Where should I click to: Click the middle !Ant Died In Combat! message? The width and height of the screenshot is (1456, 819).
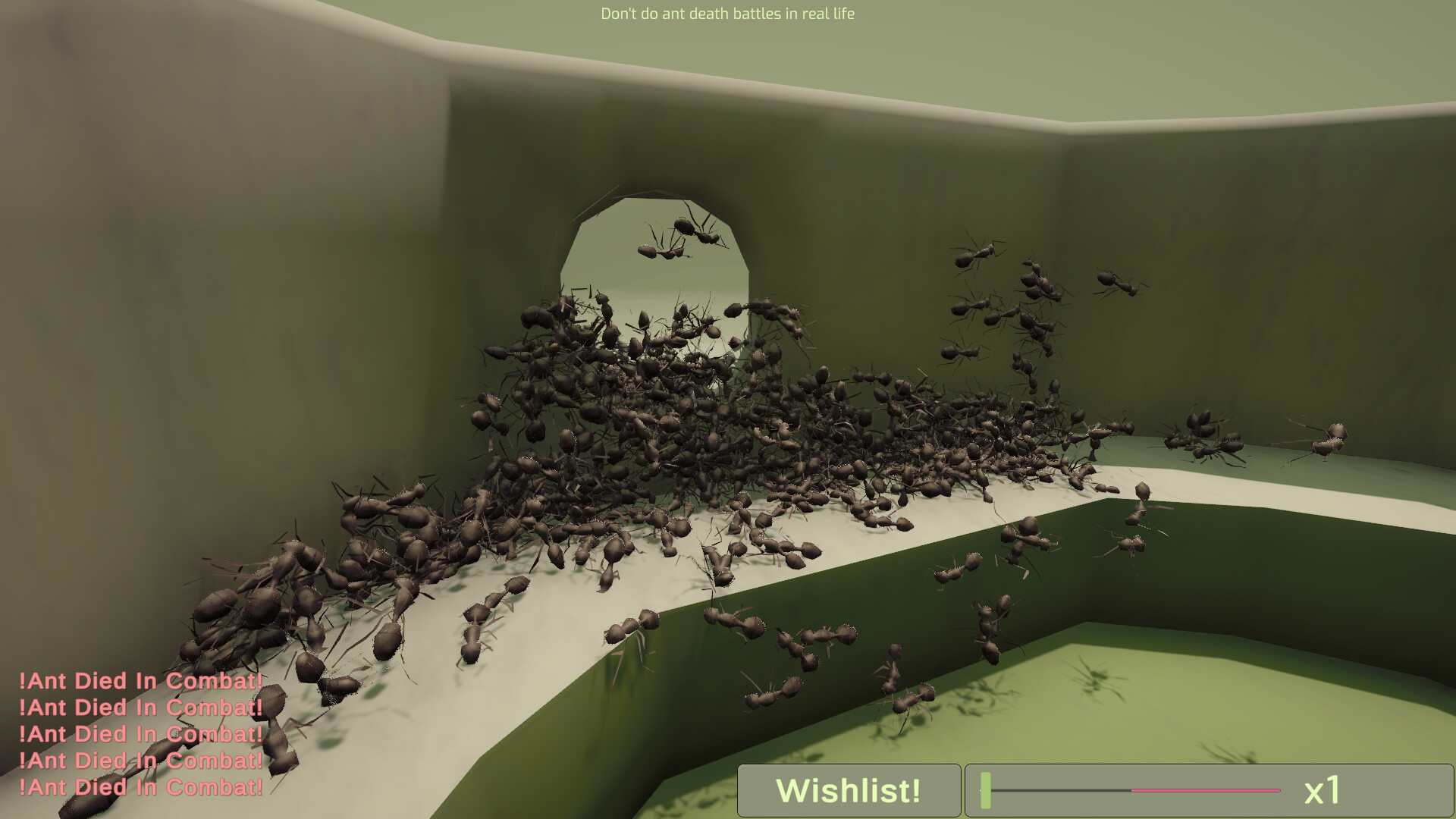[141, 735]
